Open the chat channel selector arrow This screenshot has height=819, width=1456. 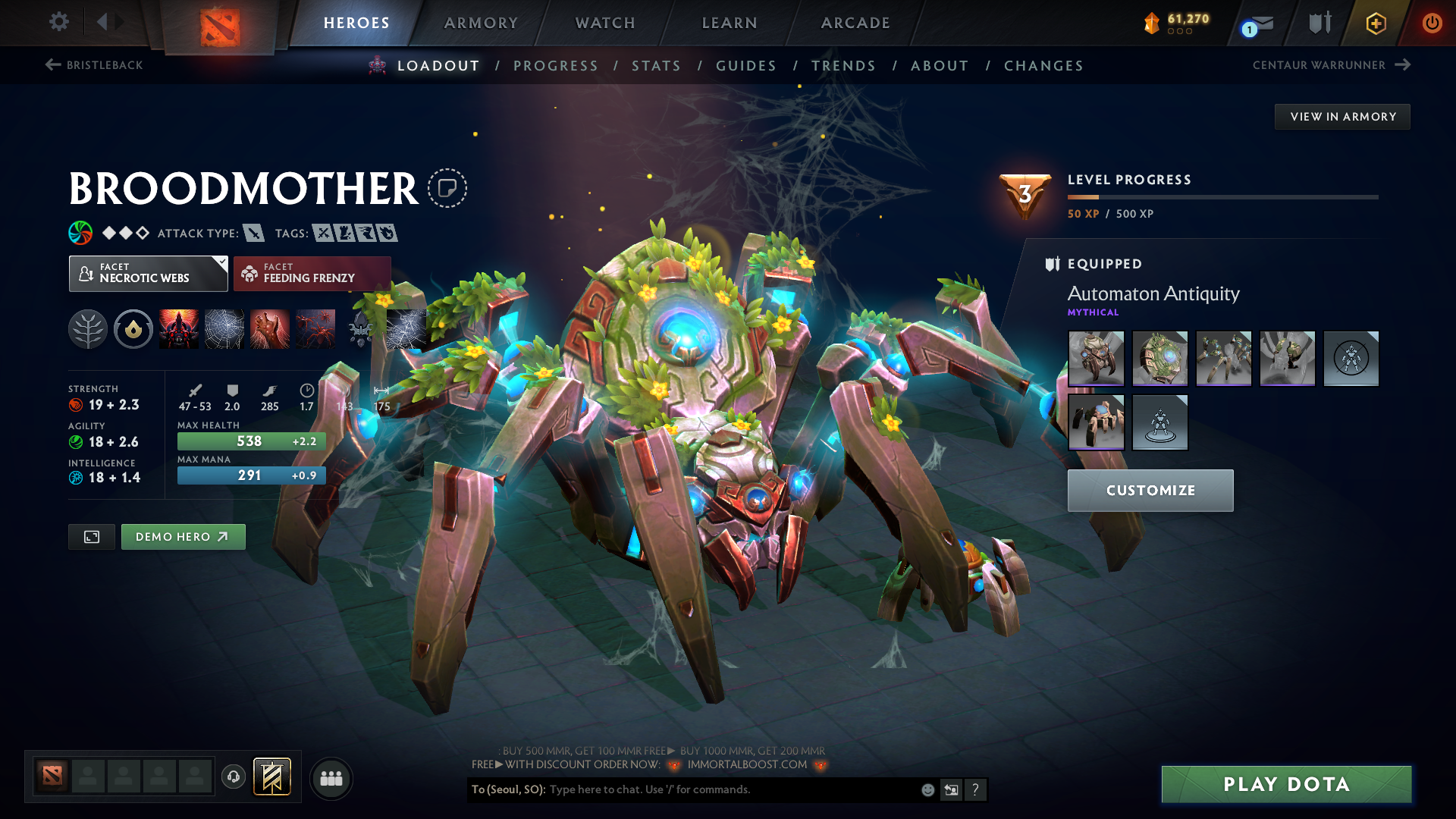(x=952, y=789)
